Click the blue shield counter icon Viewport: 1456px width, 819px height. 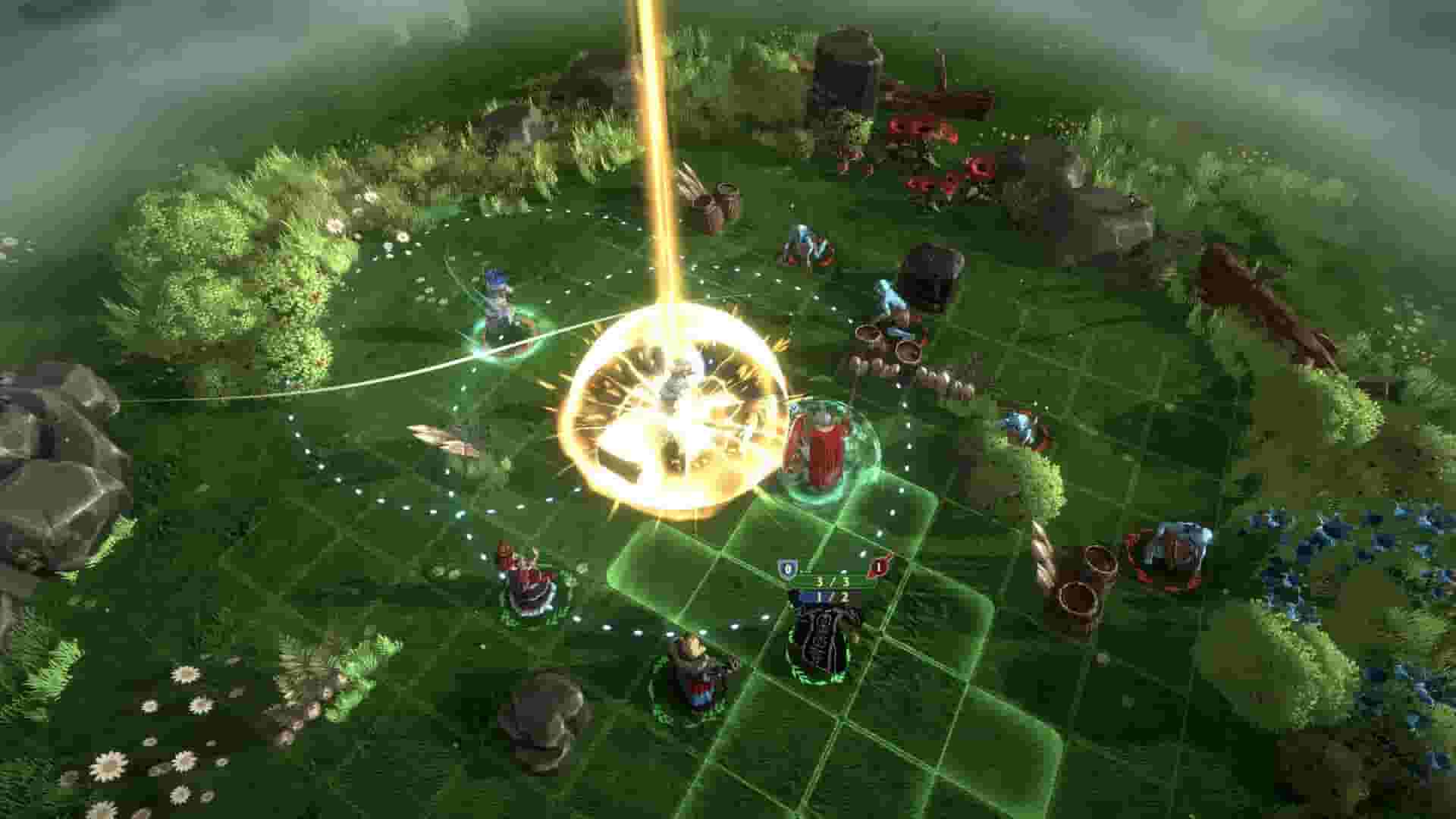(787, 567)
